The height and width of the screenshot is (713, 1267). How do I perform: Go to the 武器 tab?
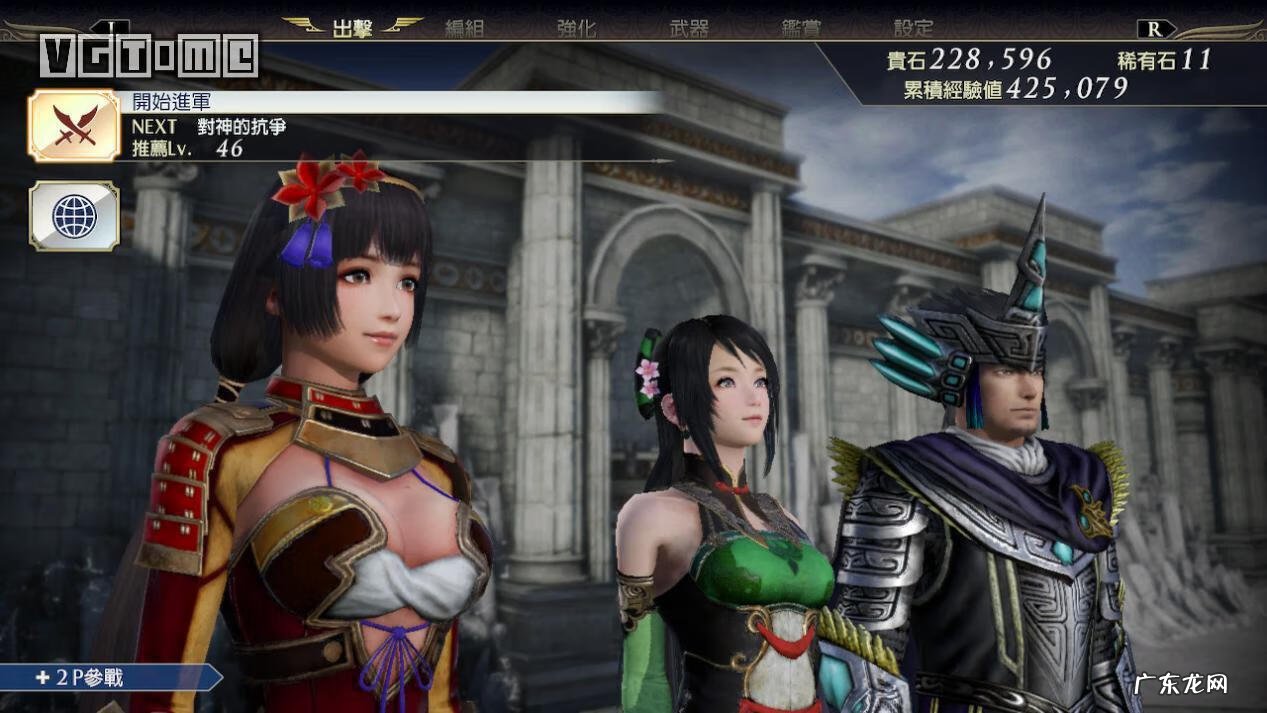click(x=689, y=28)
